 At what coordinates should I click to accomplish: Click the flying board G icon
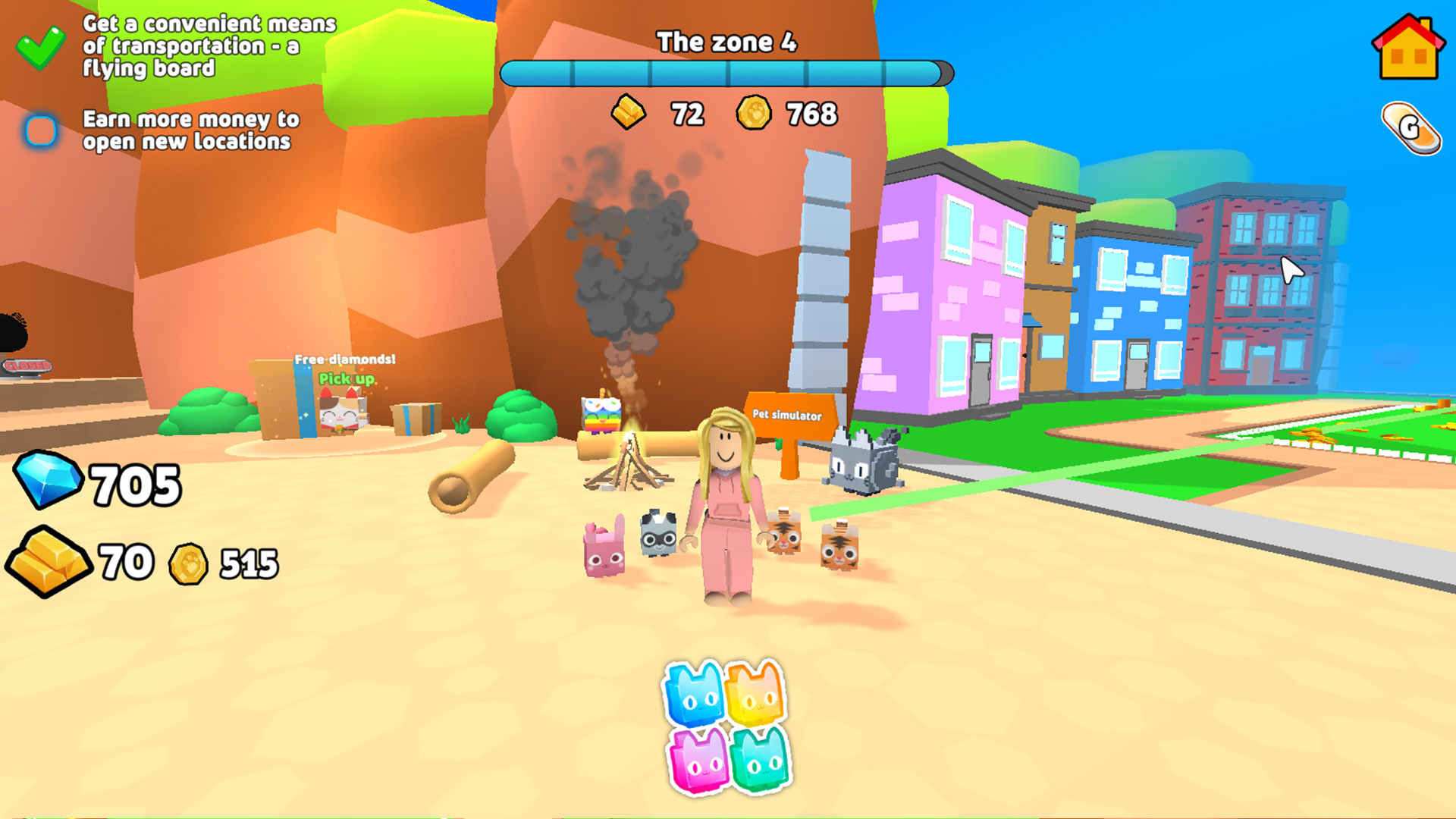pos(1412,129)
